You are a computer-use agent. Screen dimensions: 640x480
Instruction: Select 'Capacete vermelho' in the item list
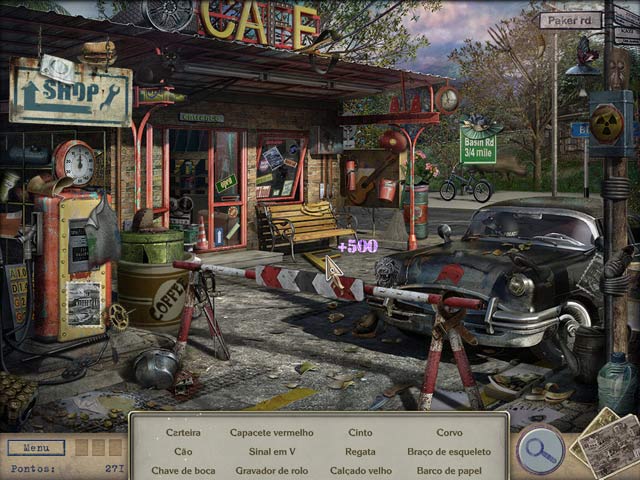pyautogui.click(x=271, y=433)
